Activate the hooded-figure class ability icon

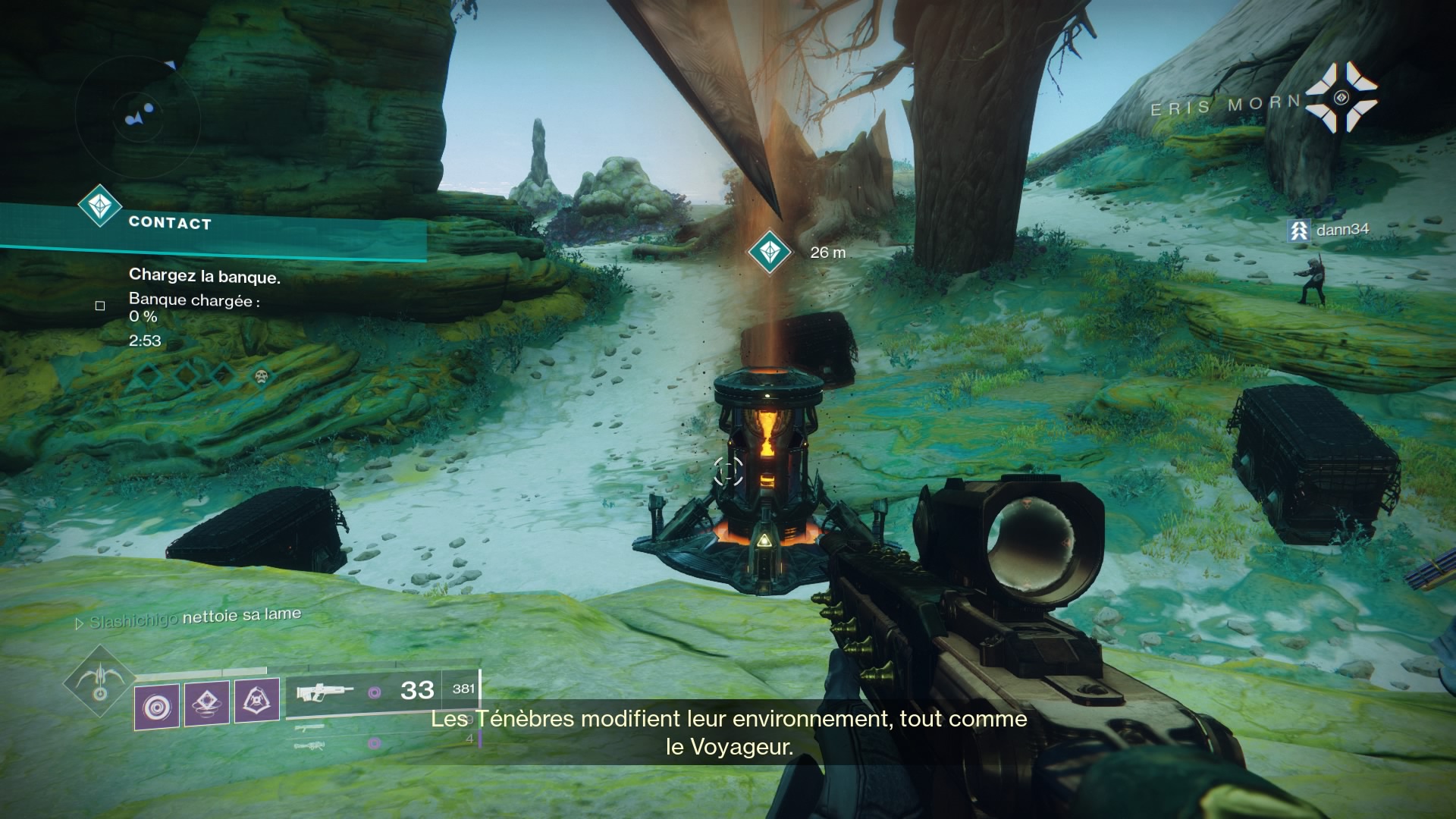pos(256,700)
